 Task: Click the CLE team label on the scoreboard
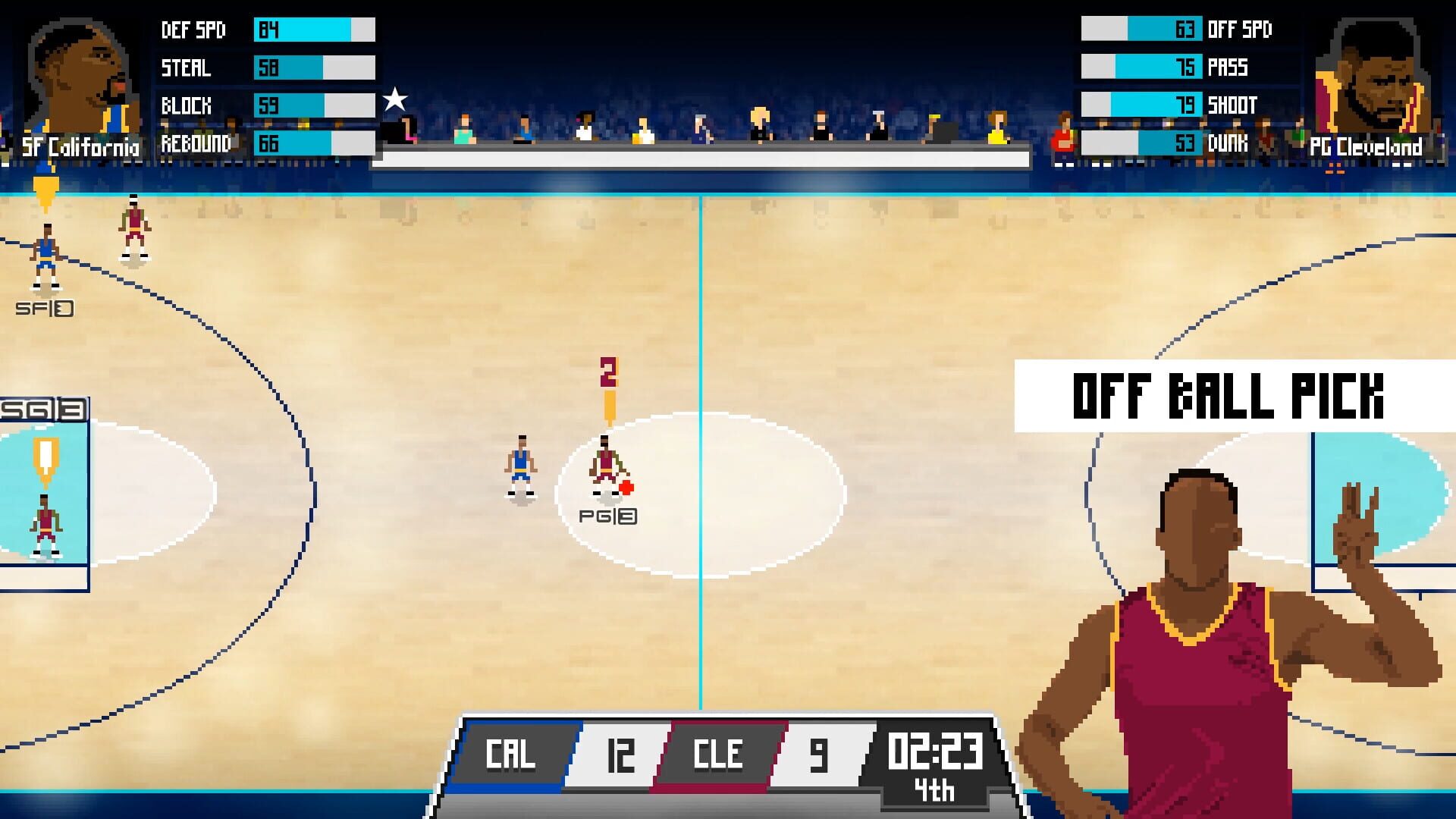(717, 755)
